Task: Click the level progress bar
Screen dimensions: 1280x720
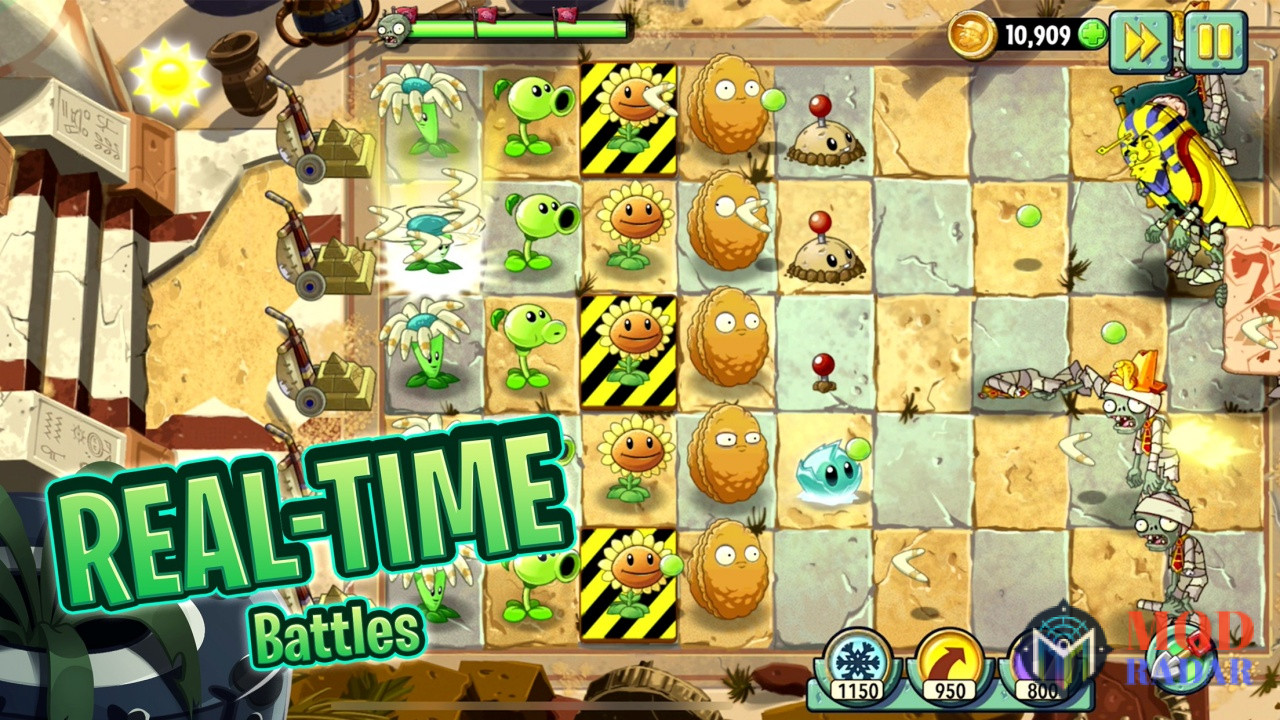Action: (510, 30)
